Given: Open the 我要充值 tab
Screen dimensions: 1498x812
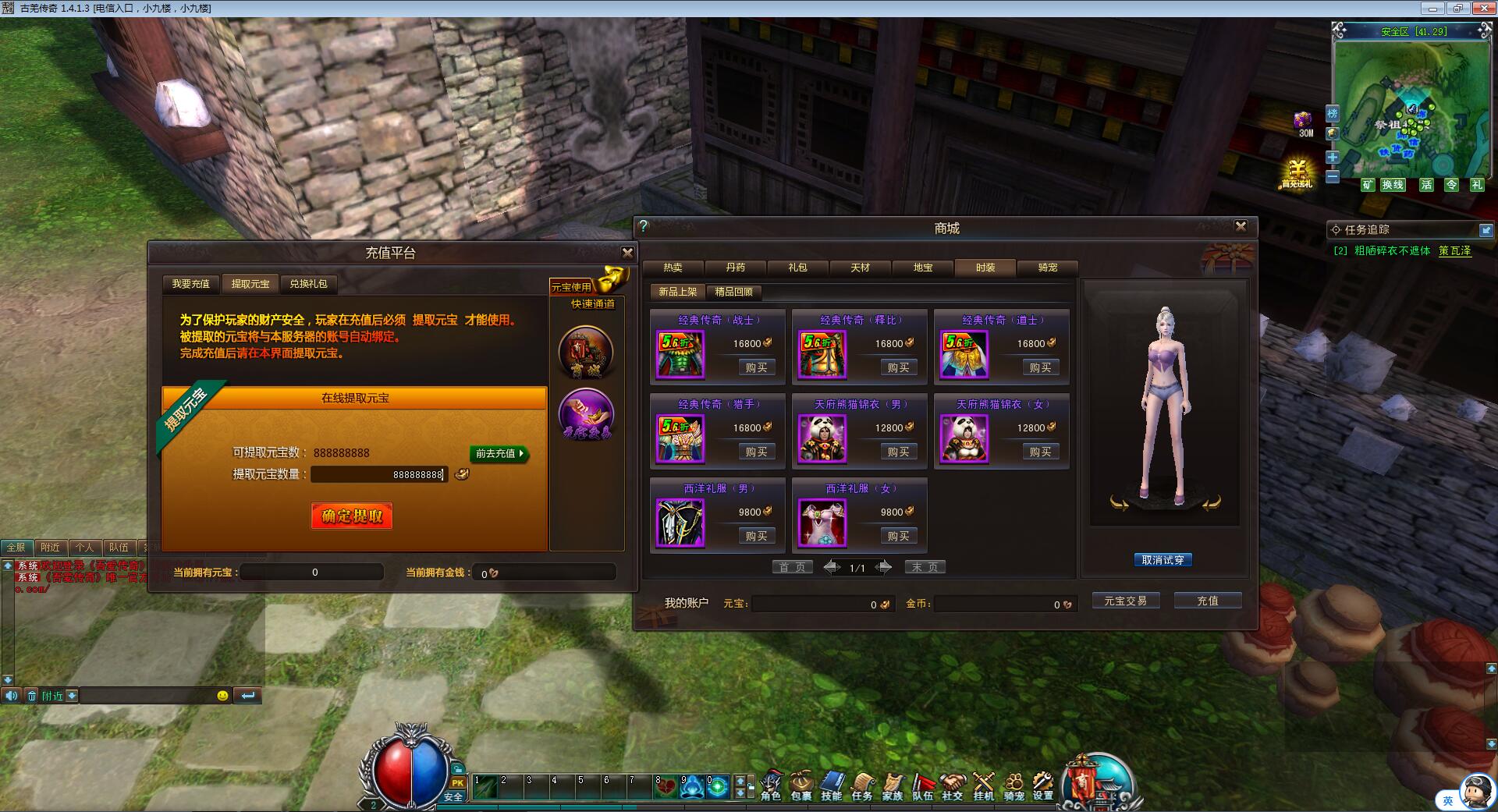Looking at the screenshot, I should tap(191, 284).
